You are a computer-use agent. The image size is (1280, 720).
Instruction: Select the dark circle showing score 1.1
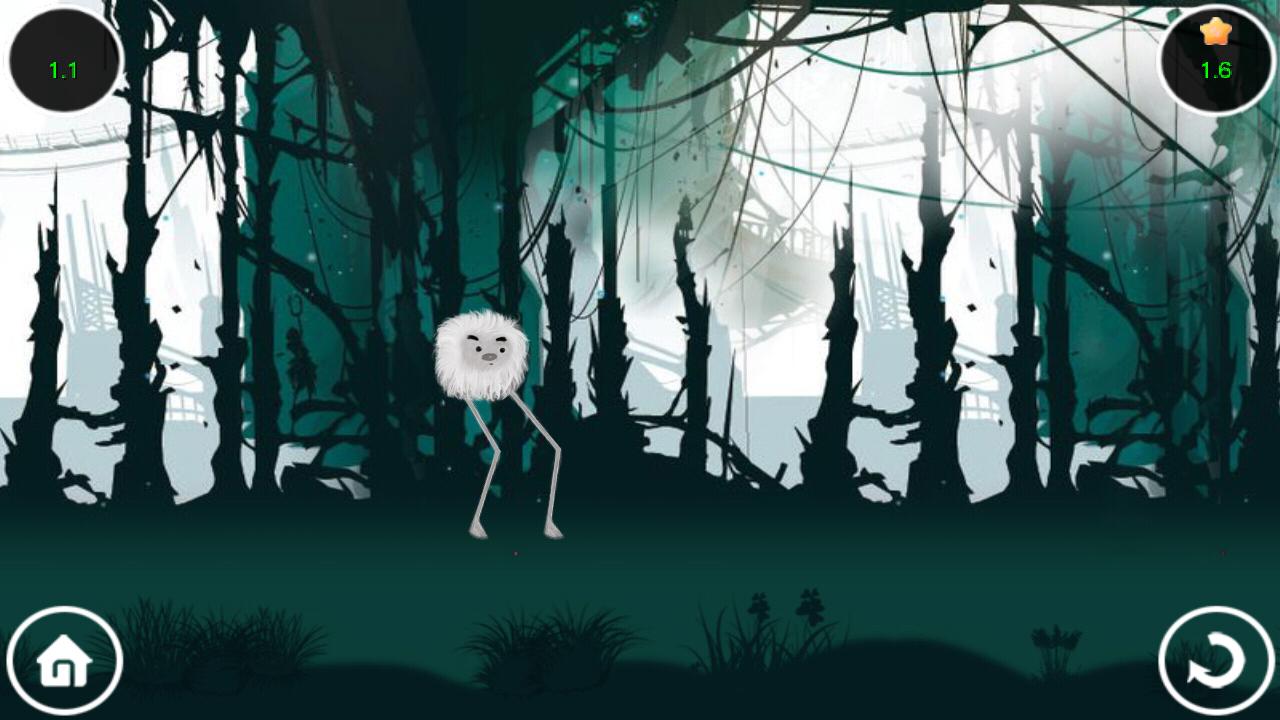point(62,55)
